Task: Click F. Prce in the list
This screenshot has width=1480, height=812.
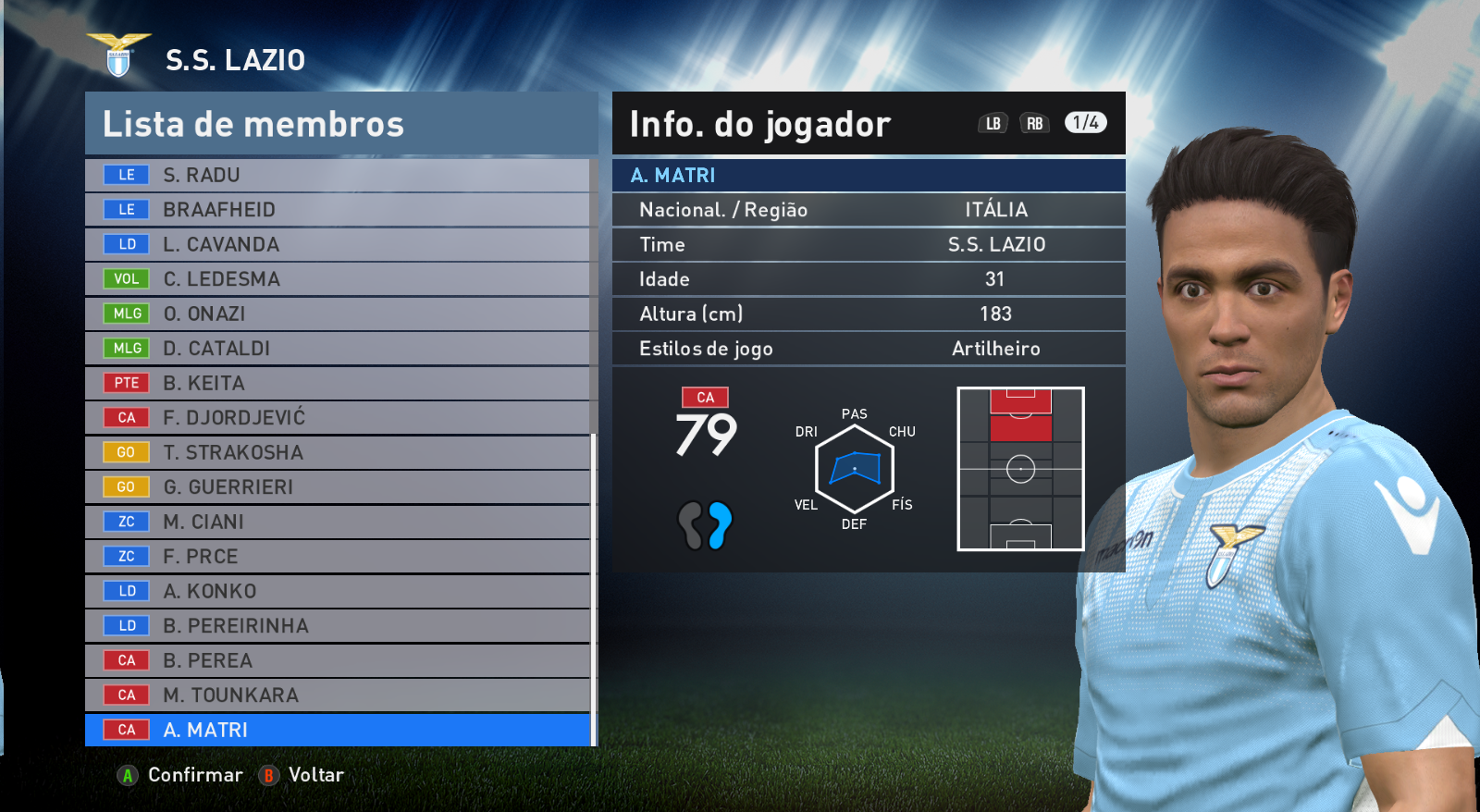Action: click(338, 557)
